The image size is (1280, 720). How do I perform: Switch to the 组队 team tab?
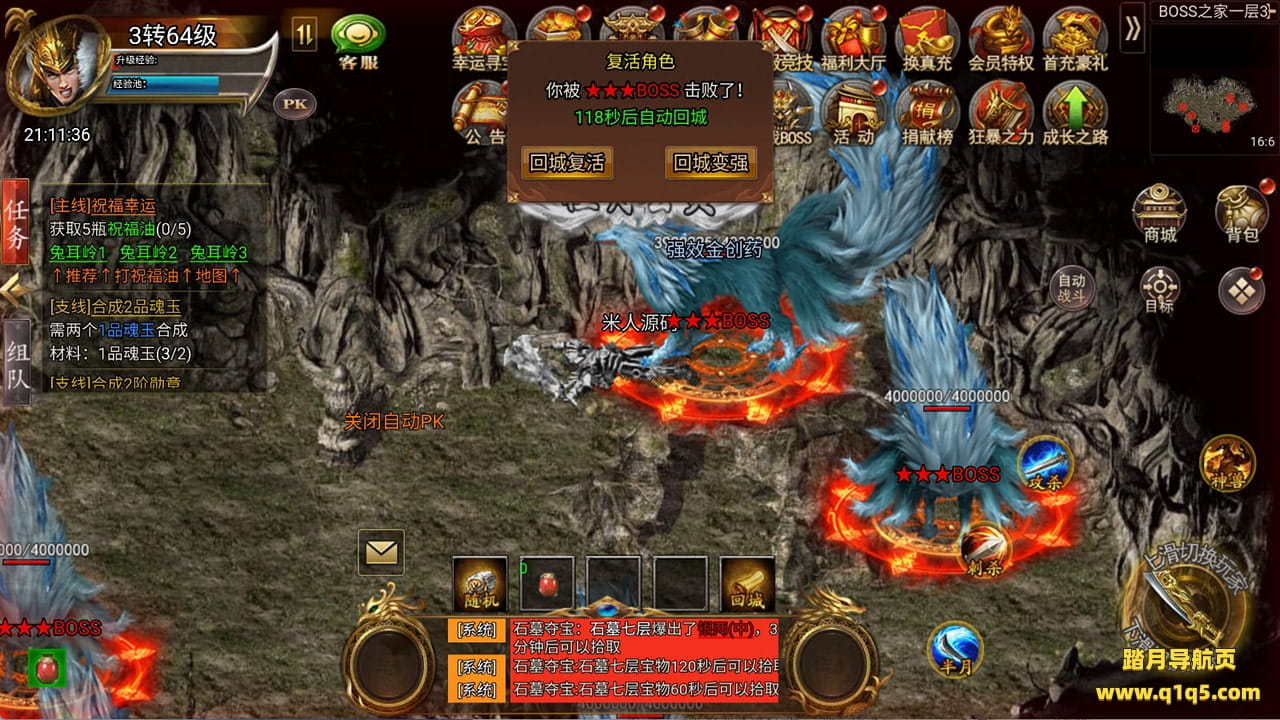pos(16,362)
